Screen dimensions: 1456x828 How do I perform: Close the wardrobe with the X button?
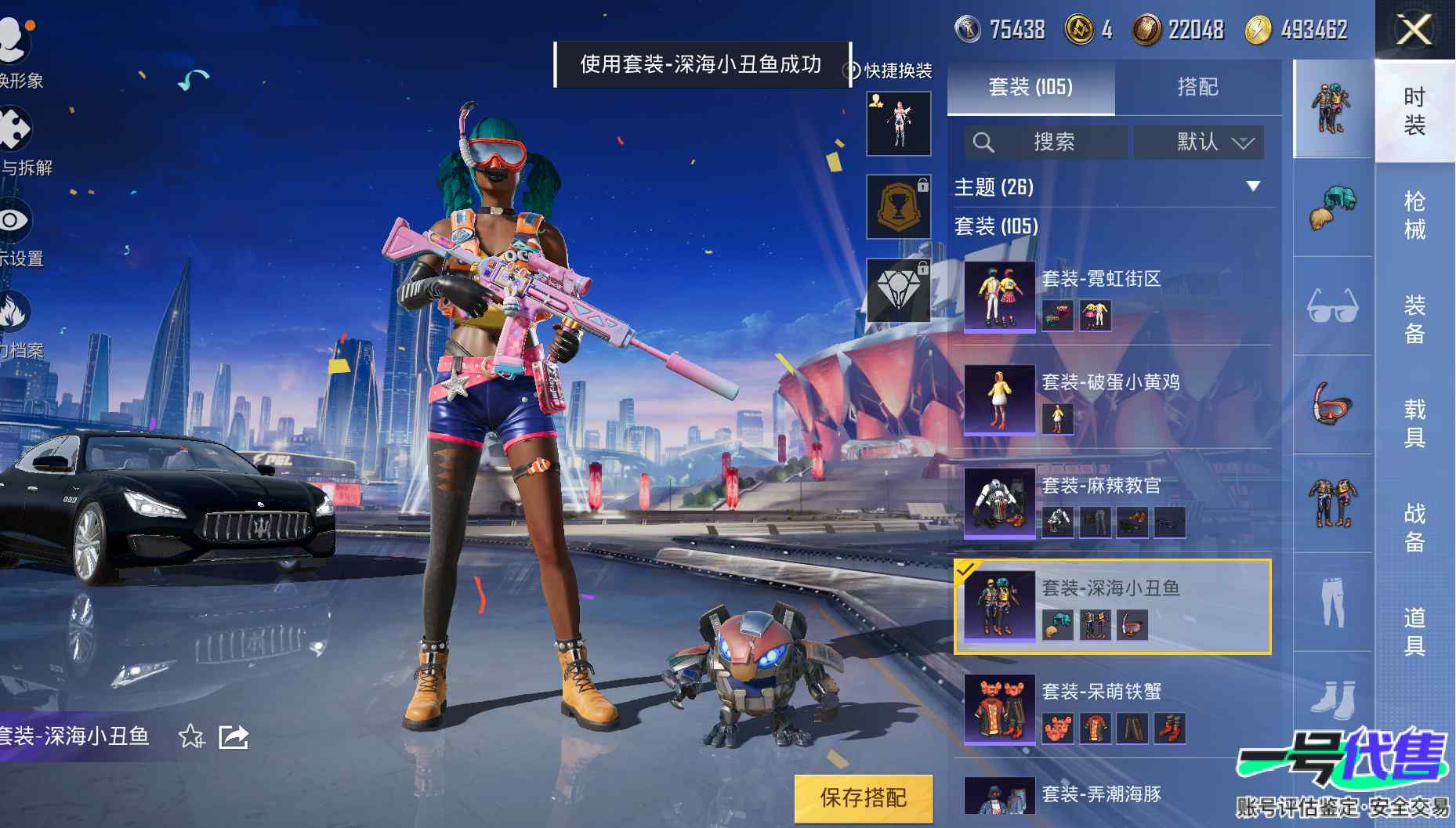[1414, 31]
